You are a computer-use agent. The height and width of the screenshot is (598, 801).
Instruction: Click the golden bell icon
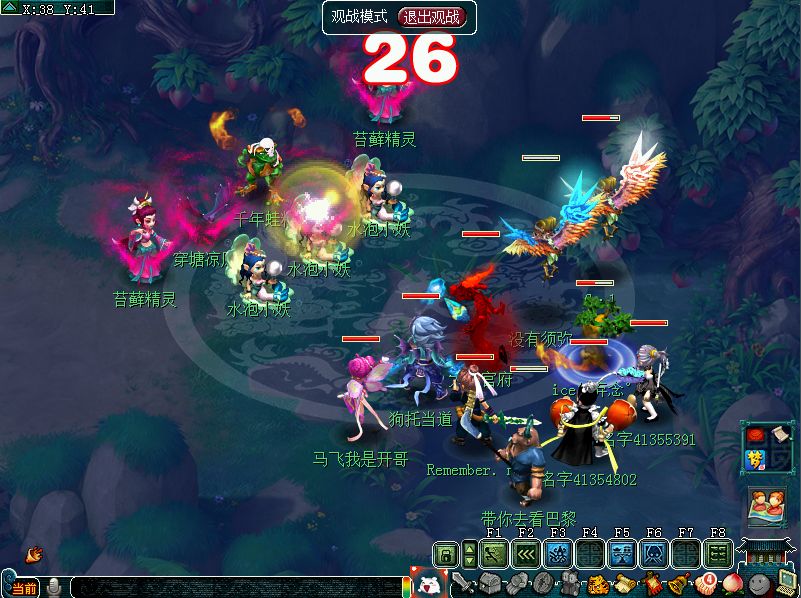pyautogui.click(x=677, y=584)
